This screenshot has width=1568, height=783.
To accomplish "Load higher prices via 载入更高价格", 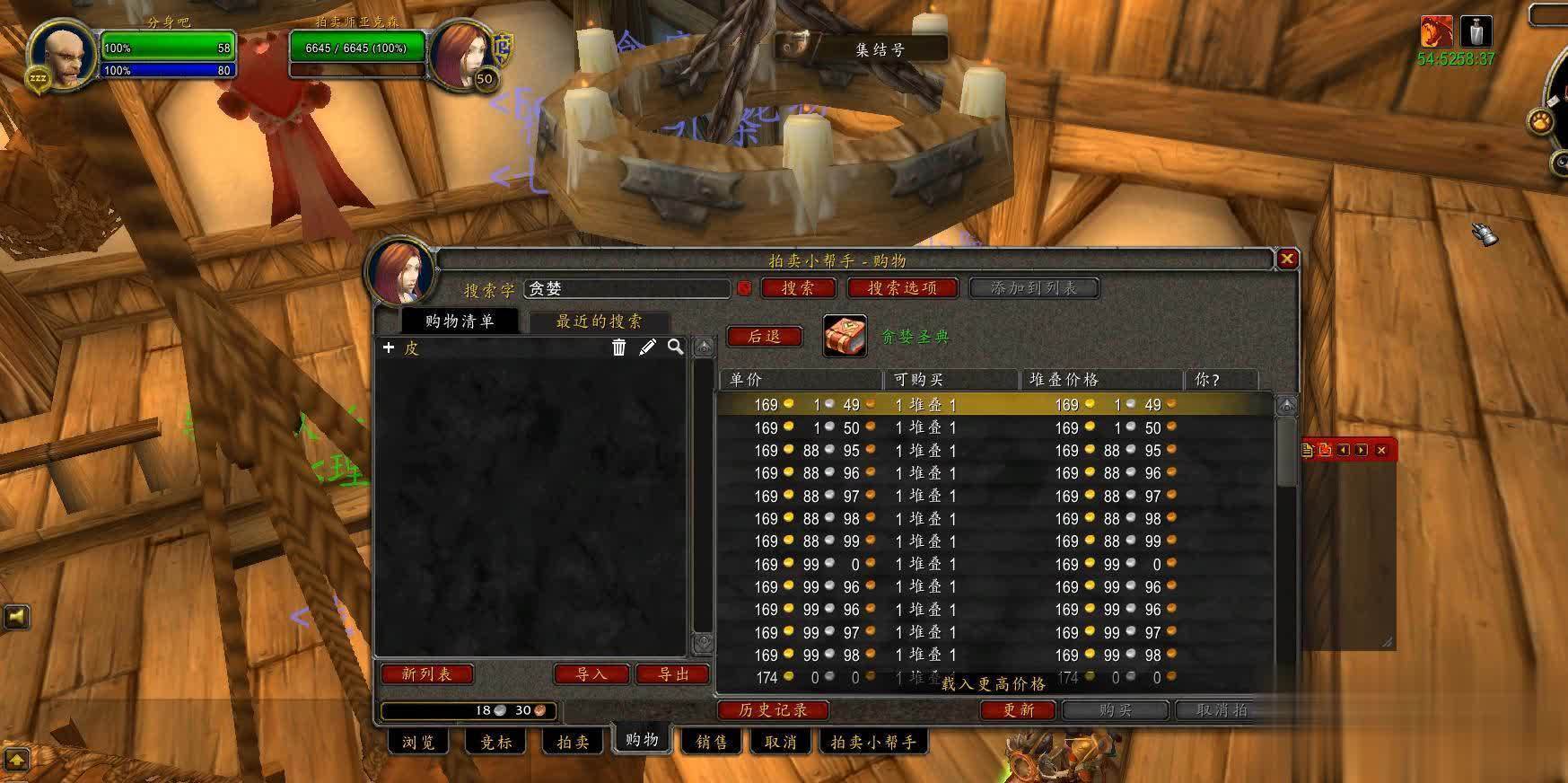I will [994, 684].
